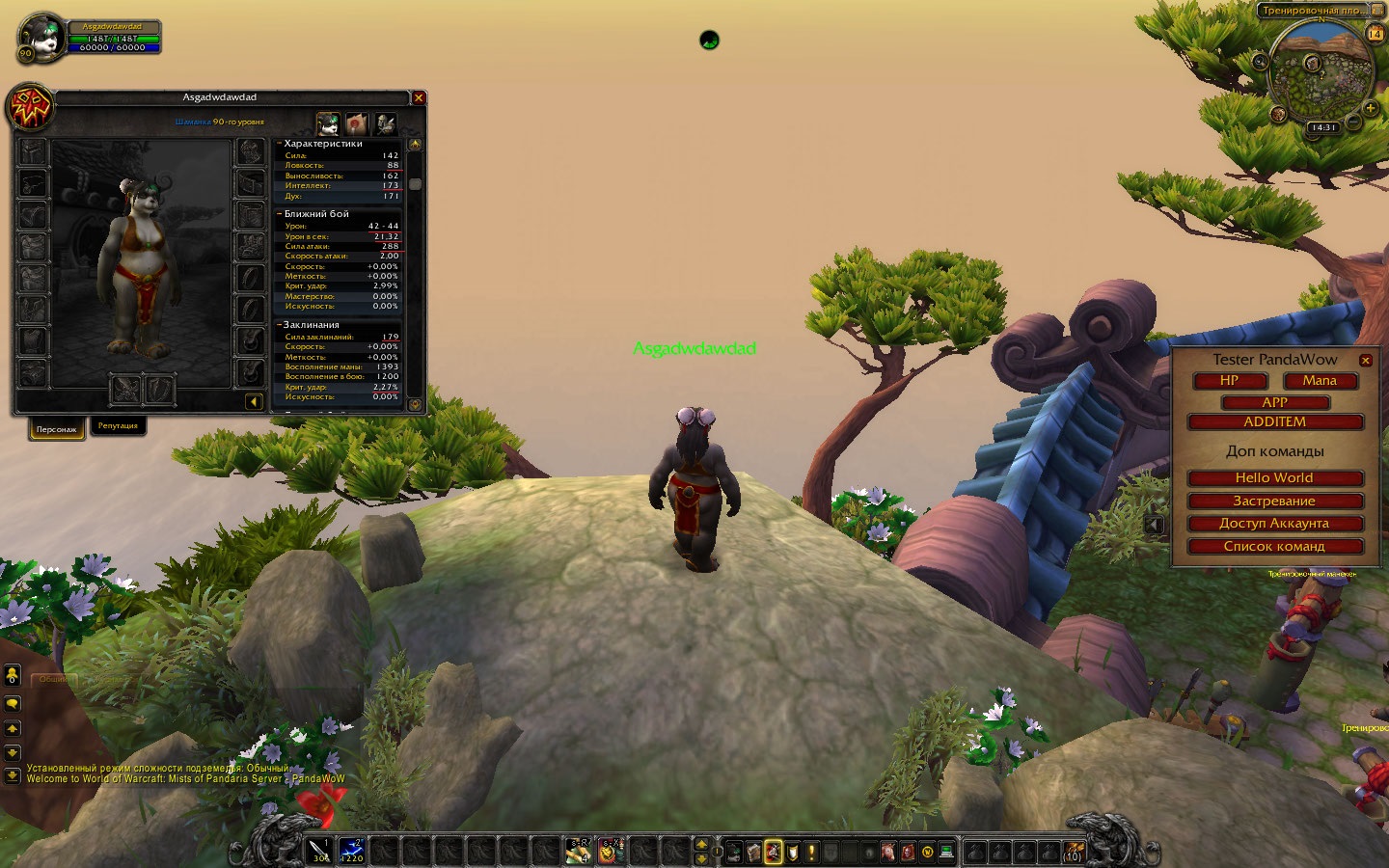Run the Hello World command

point(1274,478)
